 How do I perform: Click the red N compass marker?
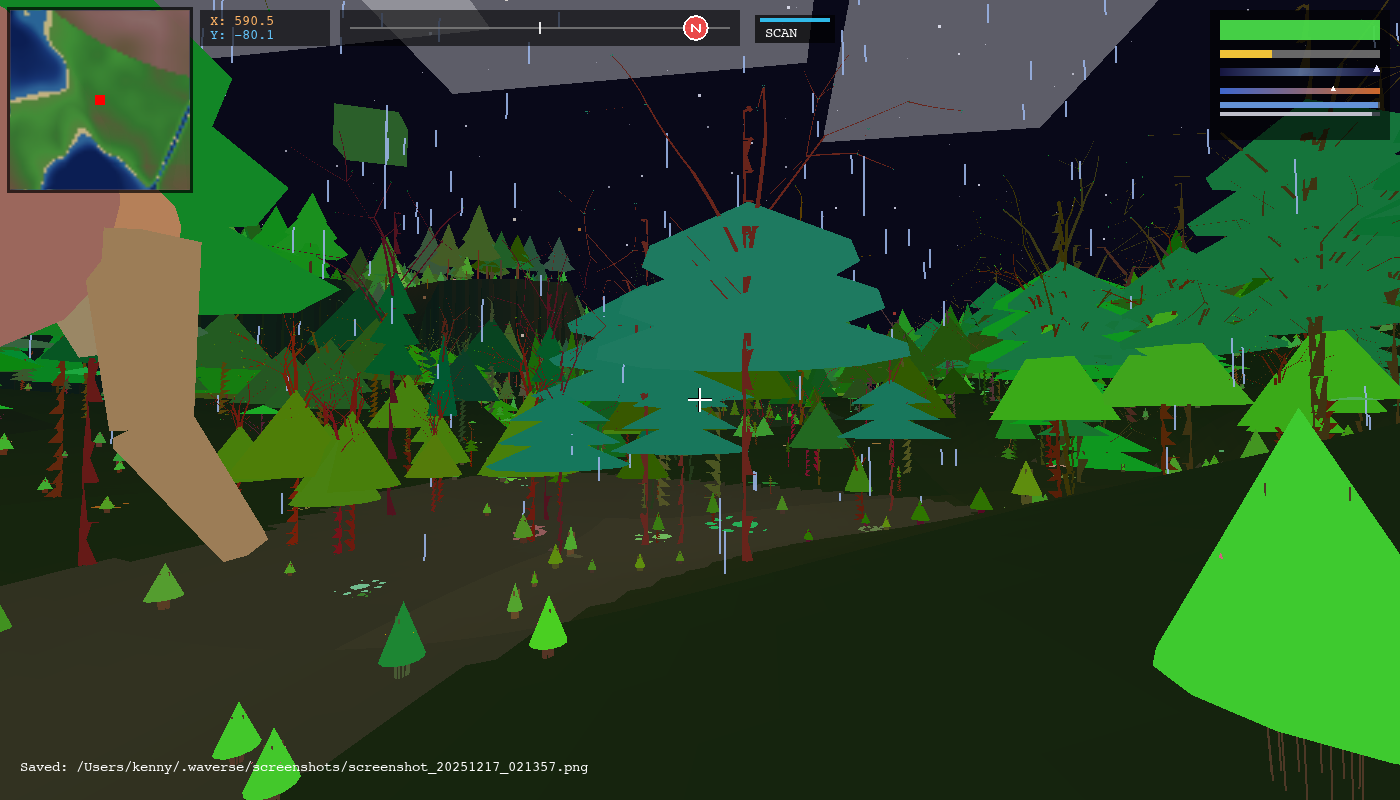pos(694,28)
